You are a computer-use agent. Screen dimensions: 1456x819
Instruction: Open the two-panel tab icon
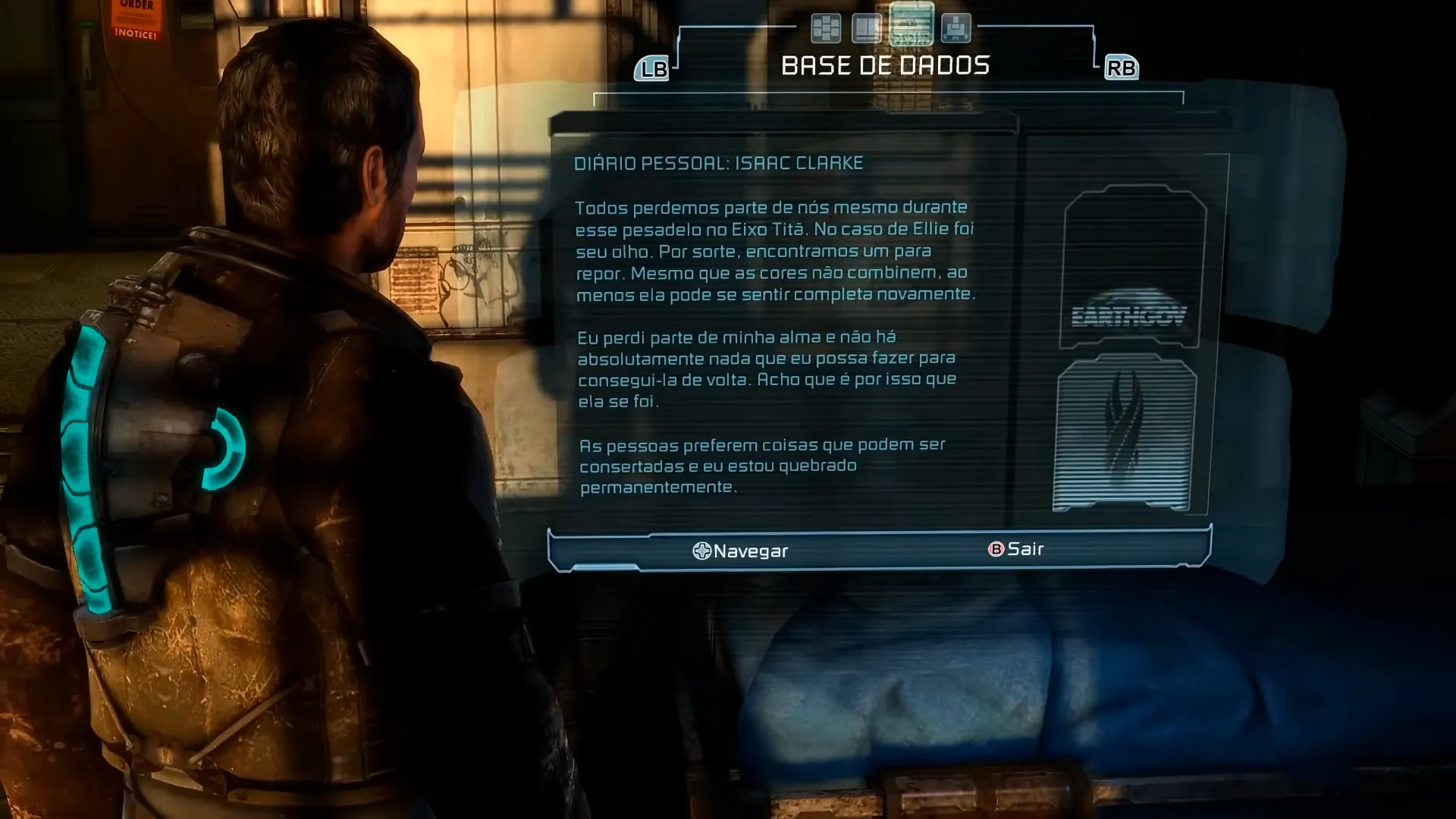click(x=866, y=29)
